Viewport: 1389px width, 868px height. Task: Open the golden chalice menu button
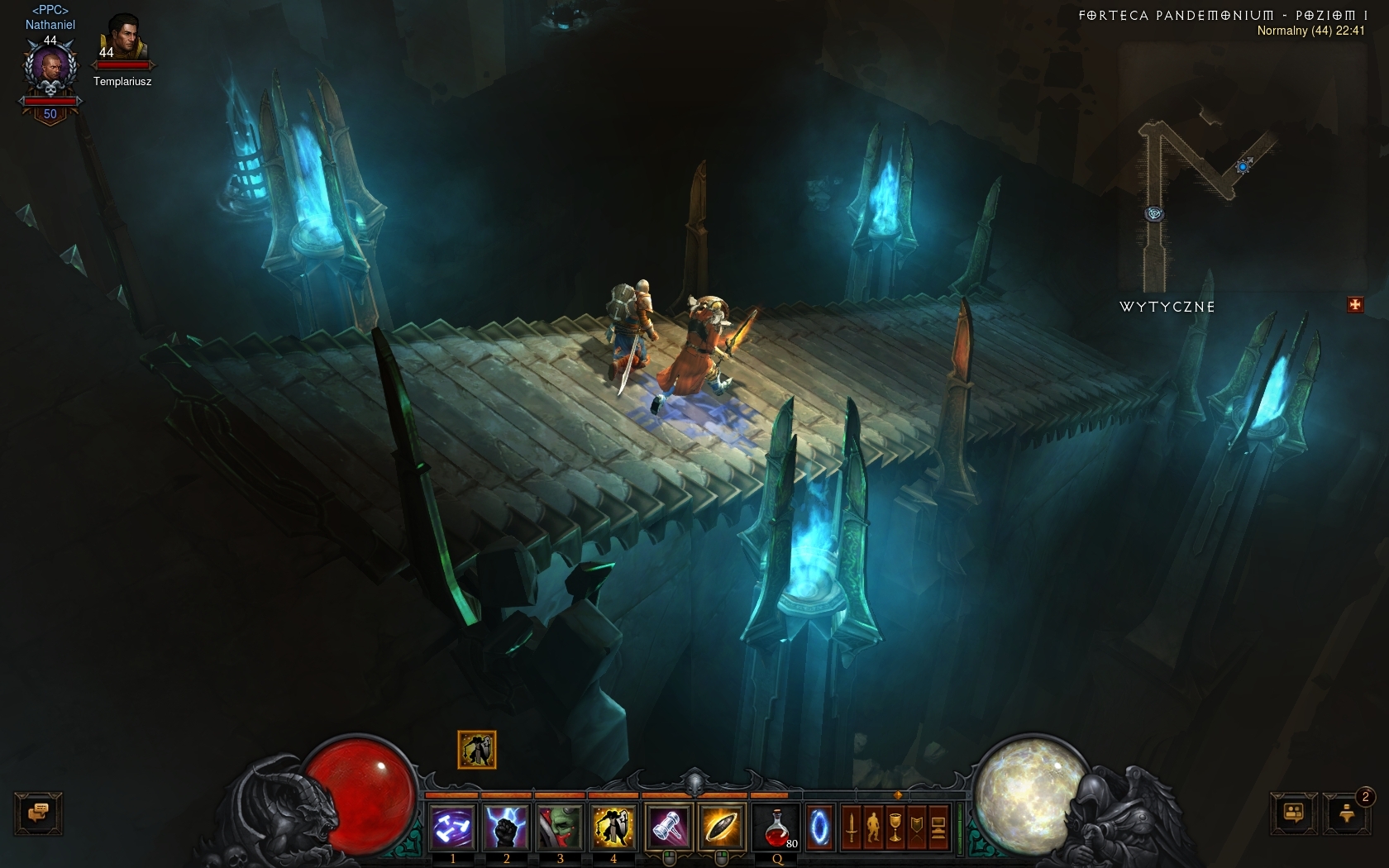[895, 827]
